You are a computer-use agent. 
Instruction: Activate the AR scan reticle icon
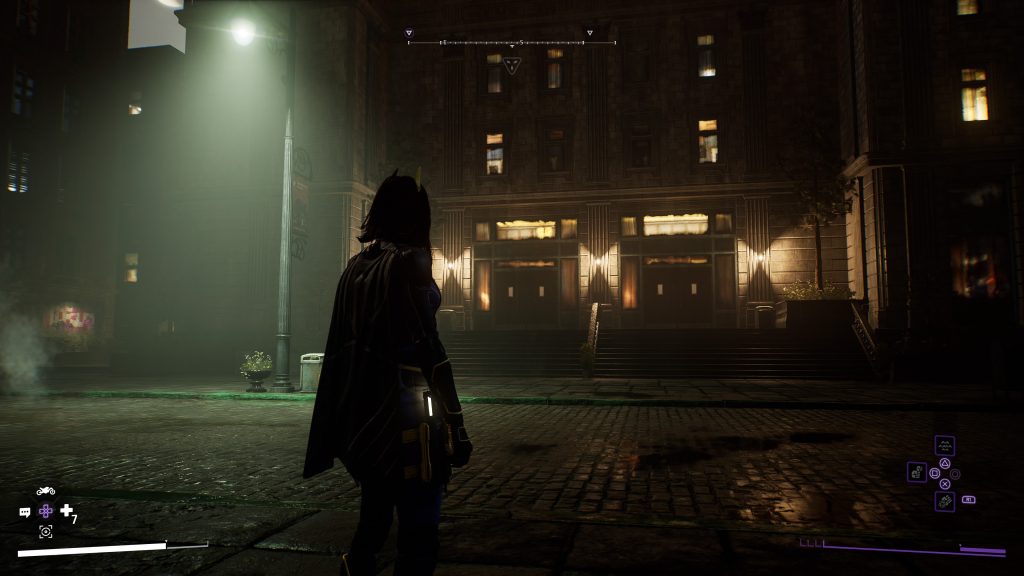46,531
